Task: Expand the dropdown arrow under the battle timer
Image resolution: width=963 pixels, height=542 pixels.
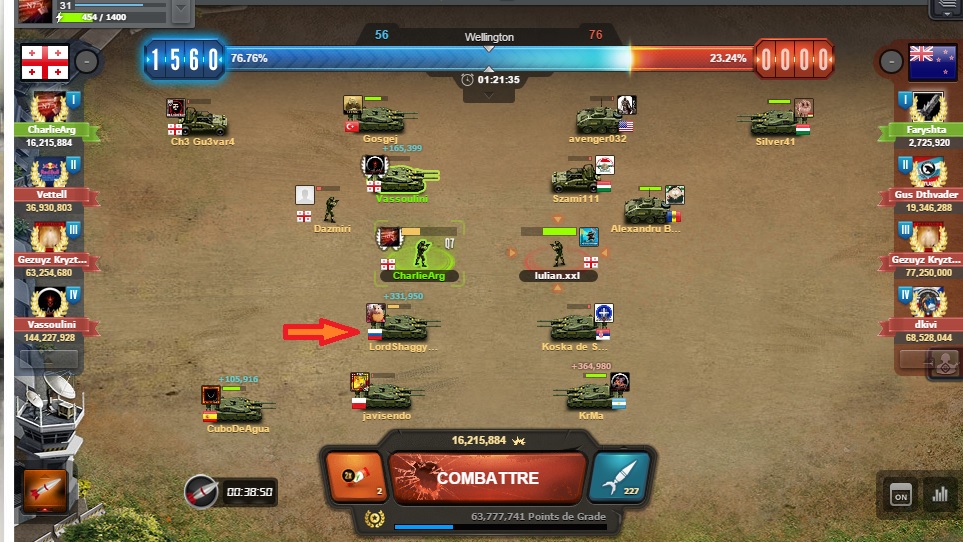Action: 489,95
